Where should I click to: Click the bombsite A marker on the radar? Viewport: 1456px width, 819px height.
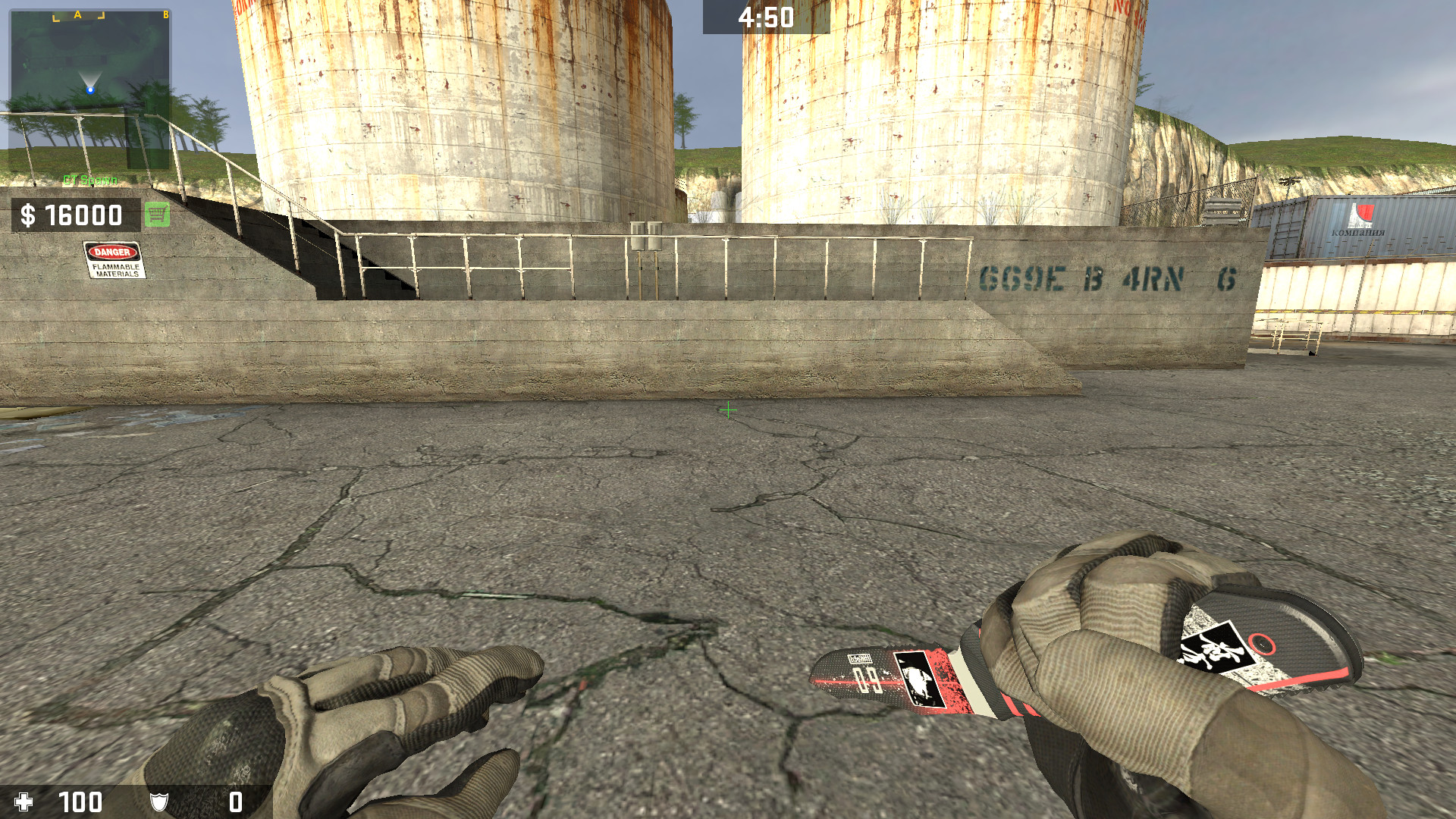tap(77, 14)
